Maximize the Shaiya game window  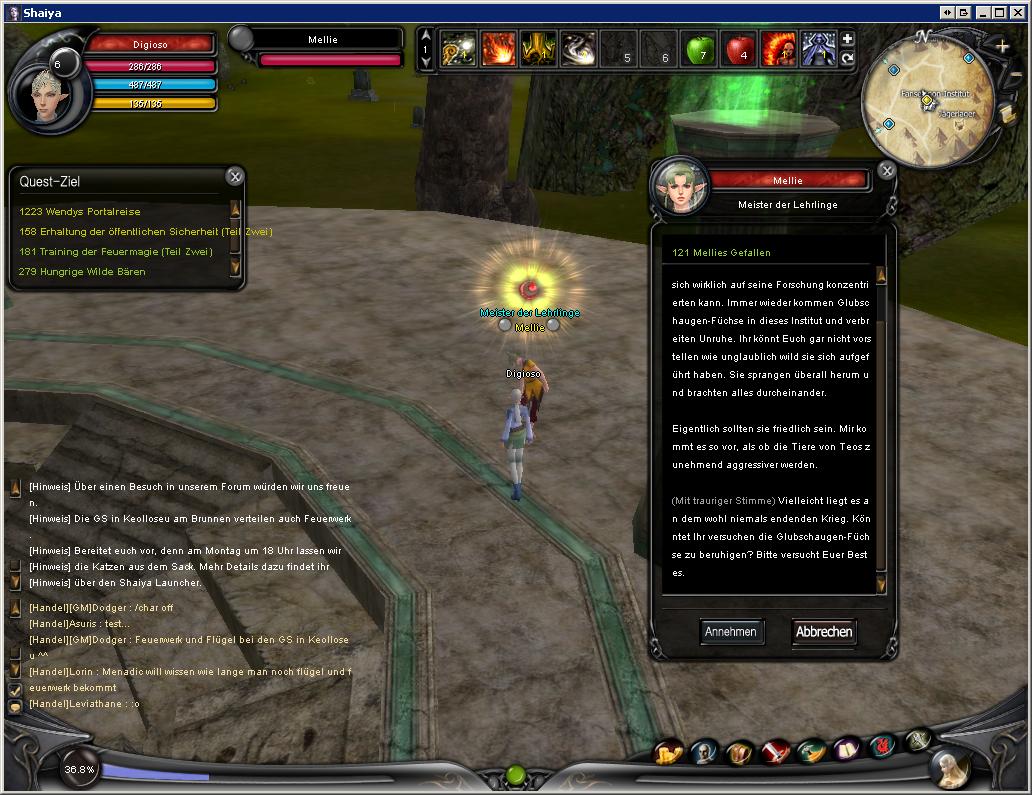coord(998,12)
